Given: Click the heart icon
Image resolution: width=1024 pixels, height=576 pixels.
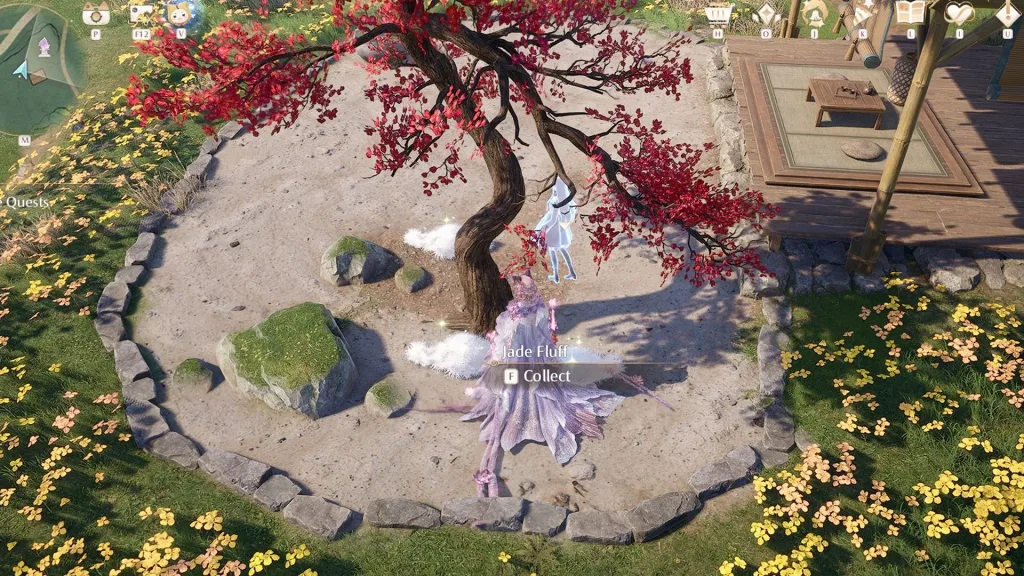Looking at the screenshot, I should 958,13.
